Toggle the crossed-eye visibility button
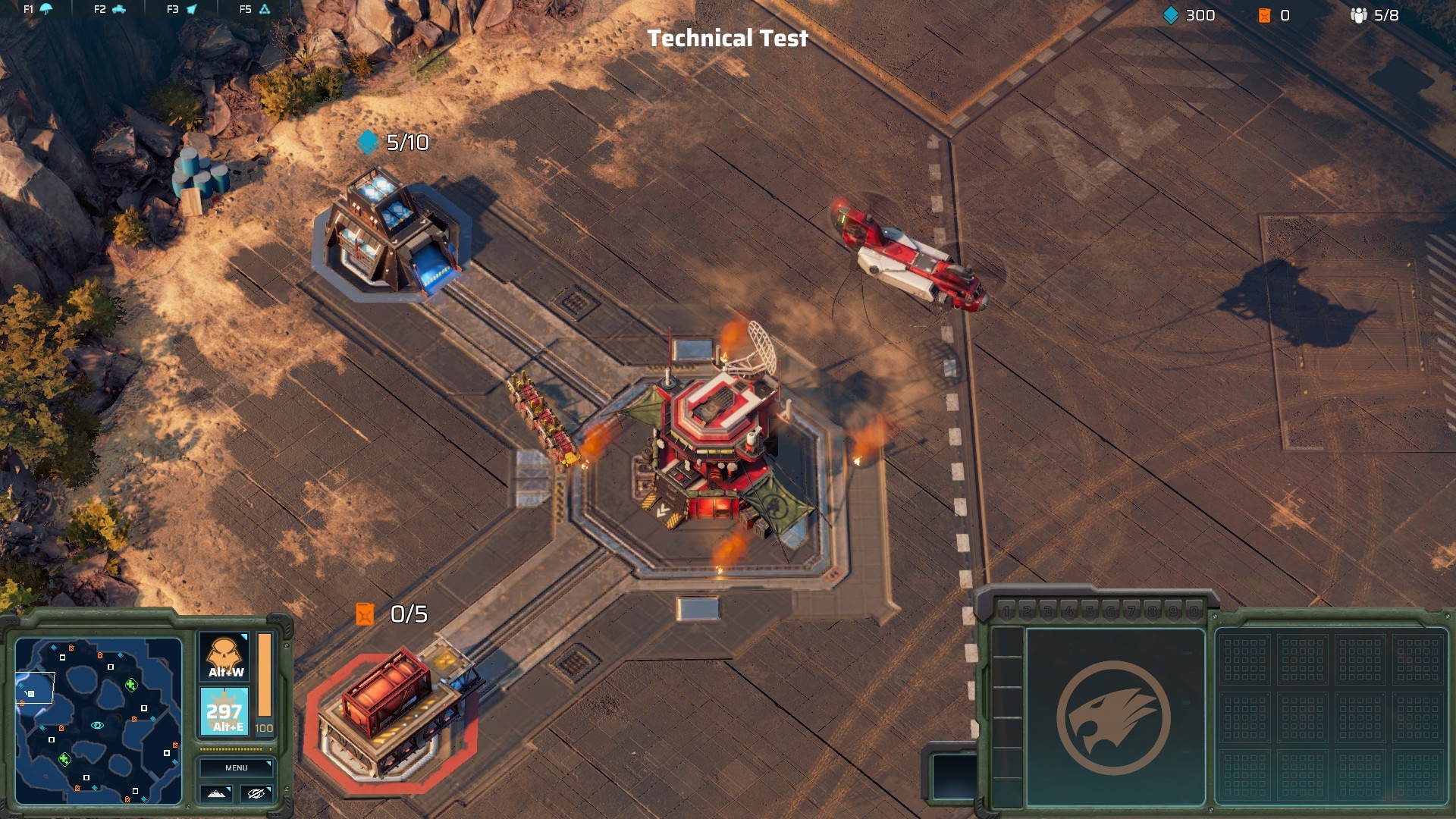Viewport: 1456px width, 819px height. pos(256,793)
